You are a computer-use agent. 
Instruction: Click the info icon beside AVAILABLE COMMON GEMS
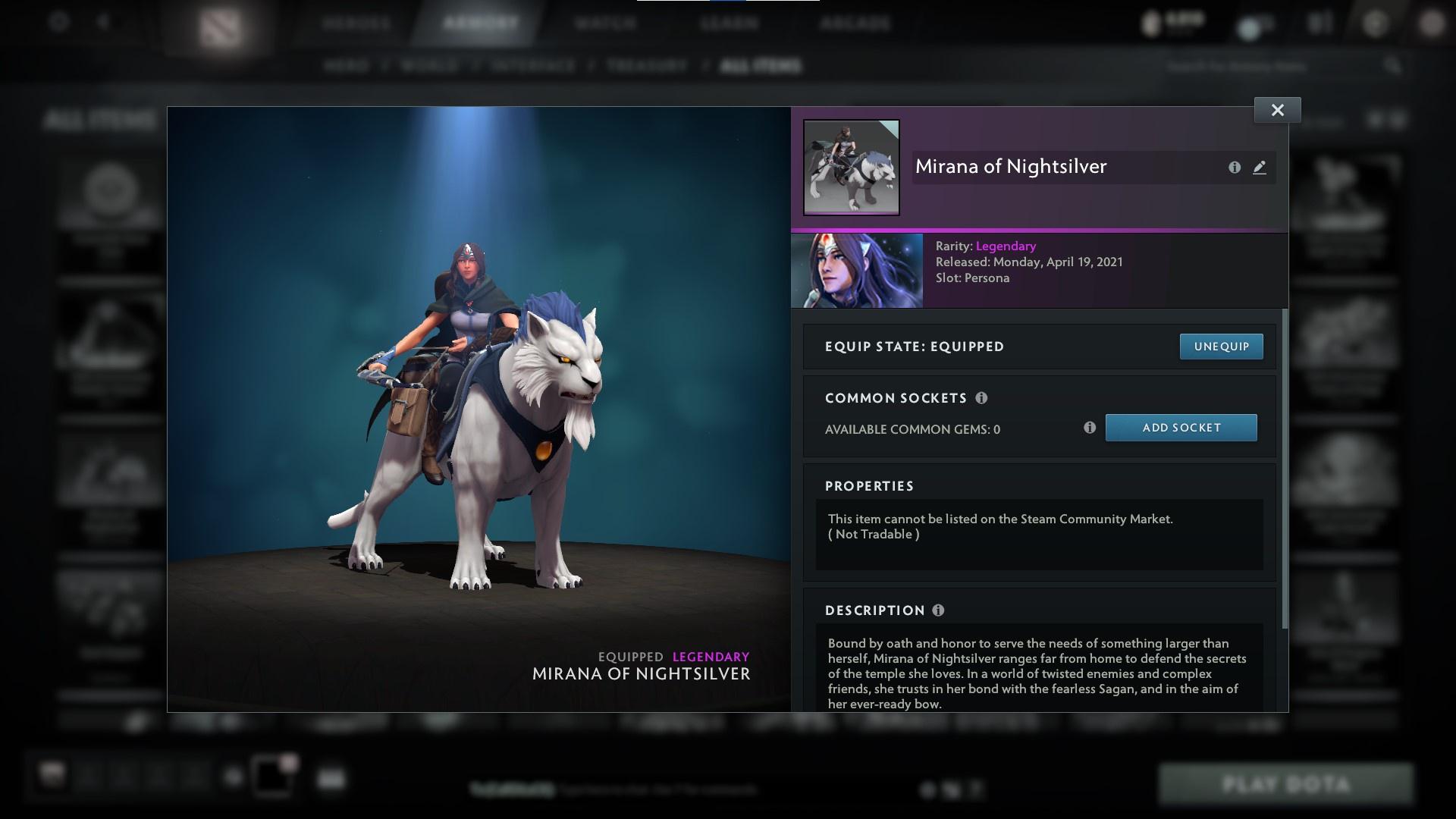coord(1090,428)
